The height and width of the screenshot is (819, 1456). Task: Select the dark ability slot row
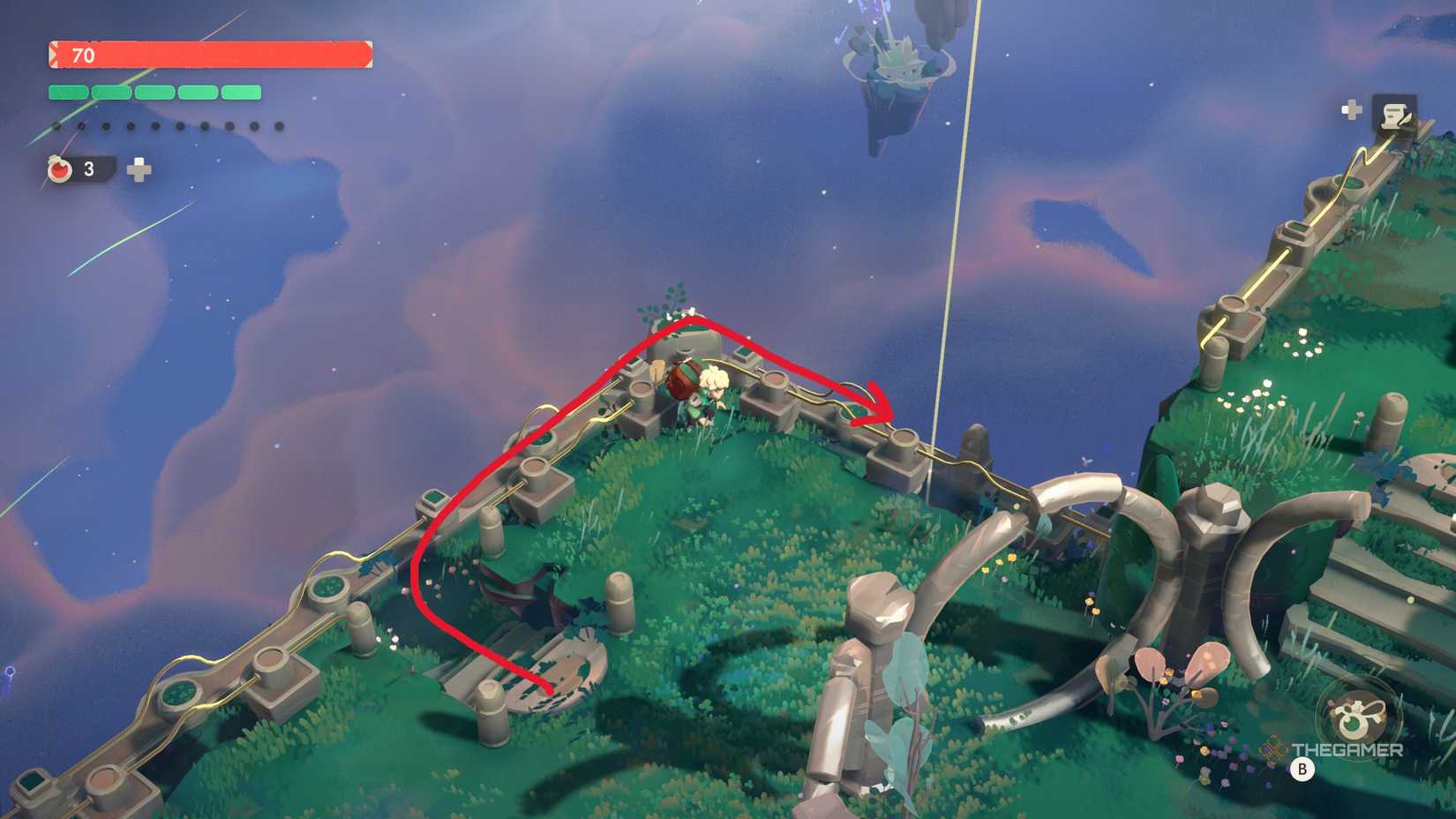(168, 126)
